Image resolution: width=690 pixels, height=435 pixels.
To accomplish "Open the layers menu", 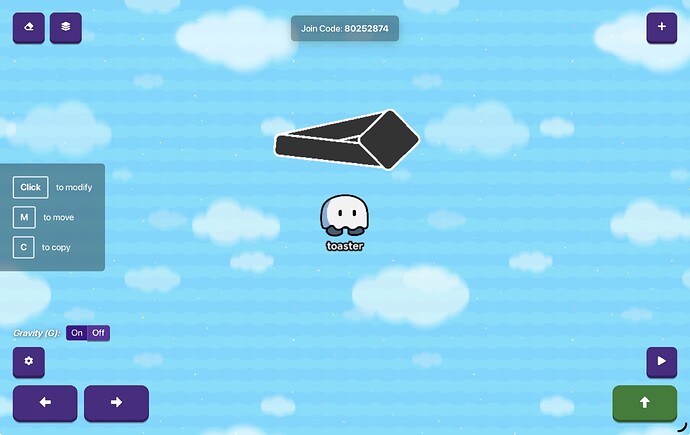I will click(x=66, y=27).
